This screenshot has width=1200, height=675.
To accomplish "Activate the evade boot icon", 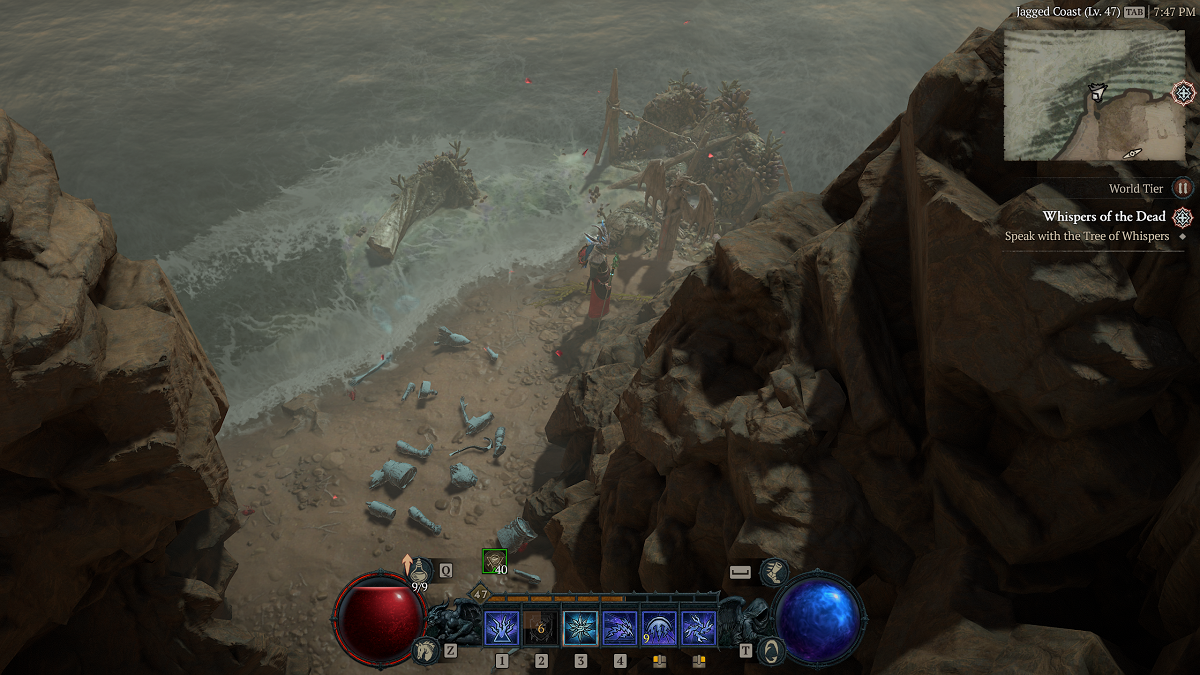I will coord(773,572).
